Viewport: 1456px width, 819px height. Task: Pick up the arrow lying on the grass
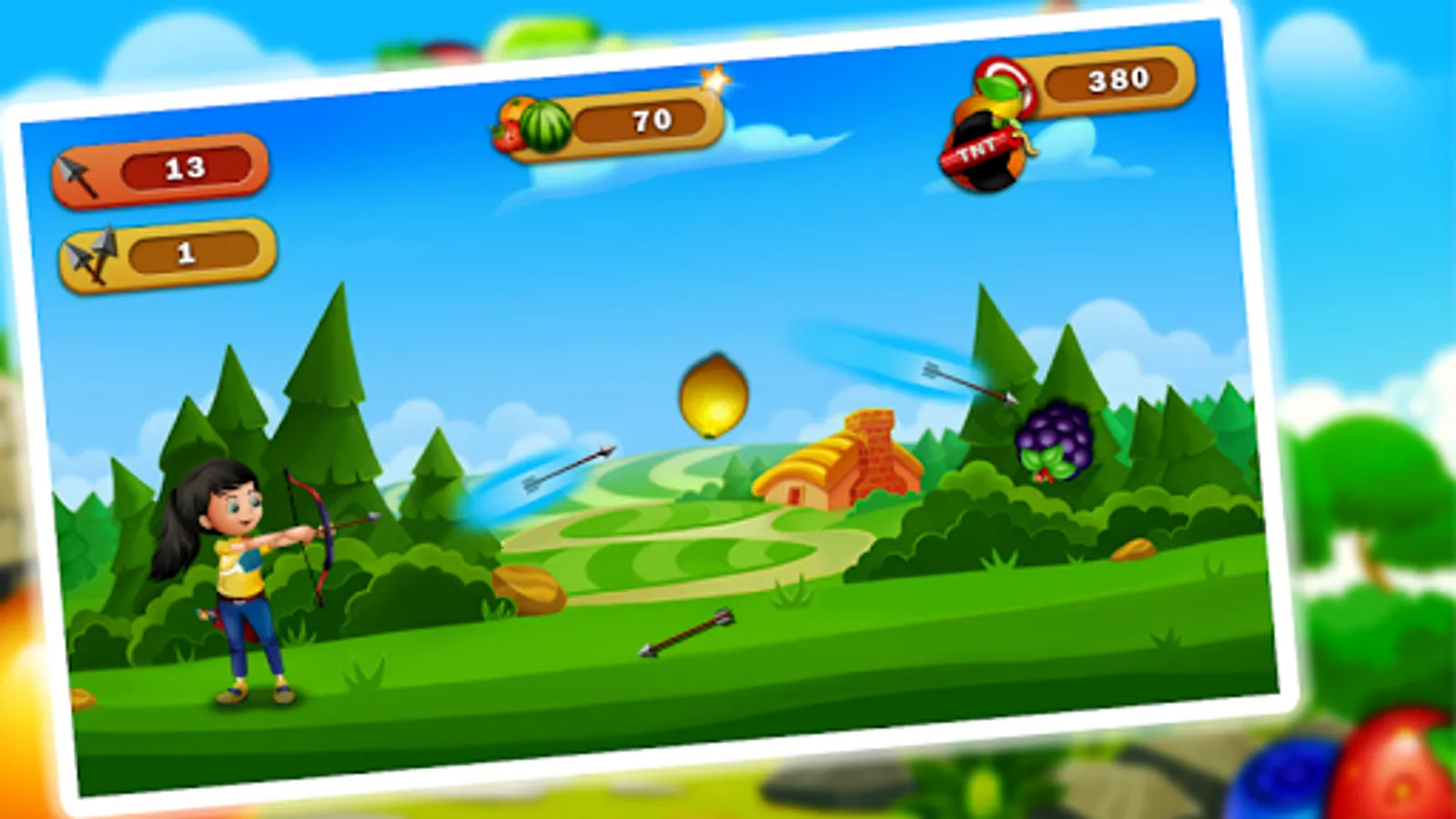689,632
